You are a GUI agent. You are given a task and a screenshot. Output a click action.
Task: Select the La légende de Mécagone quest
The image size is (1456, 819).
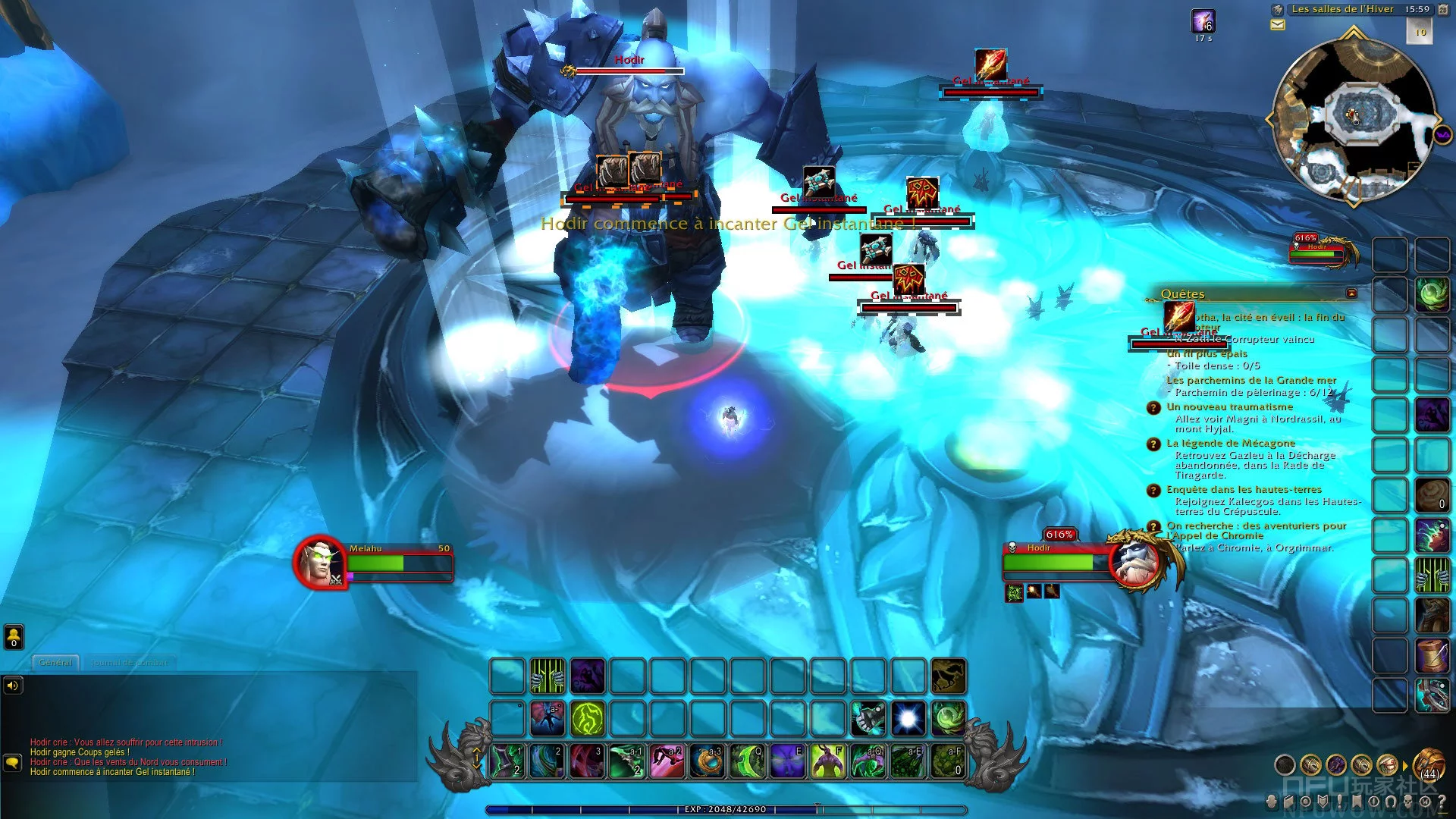click(x=1231, y=443)
